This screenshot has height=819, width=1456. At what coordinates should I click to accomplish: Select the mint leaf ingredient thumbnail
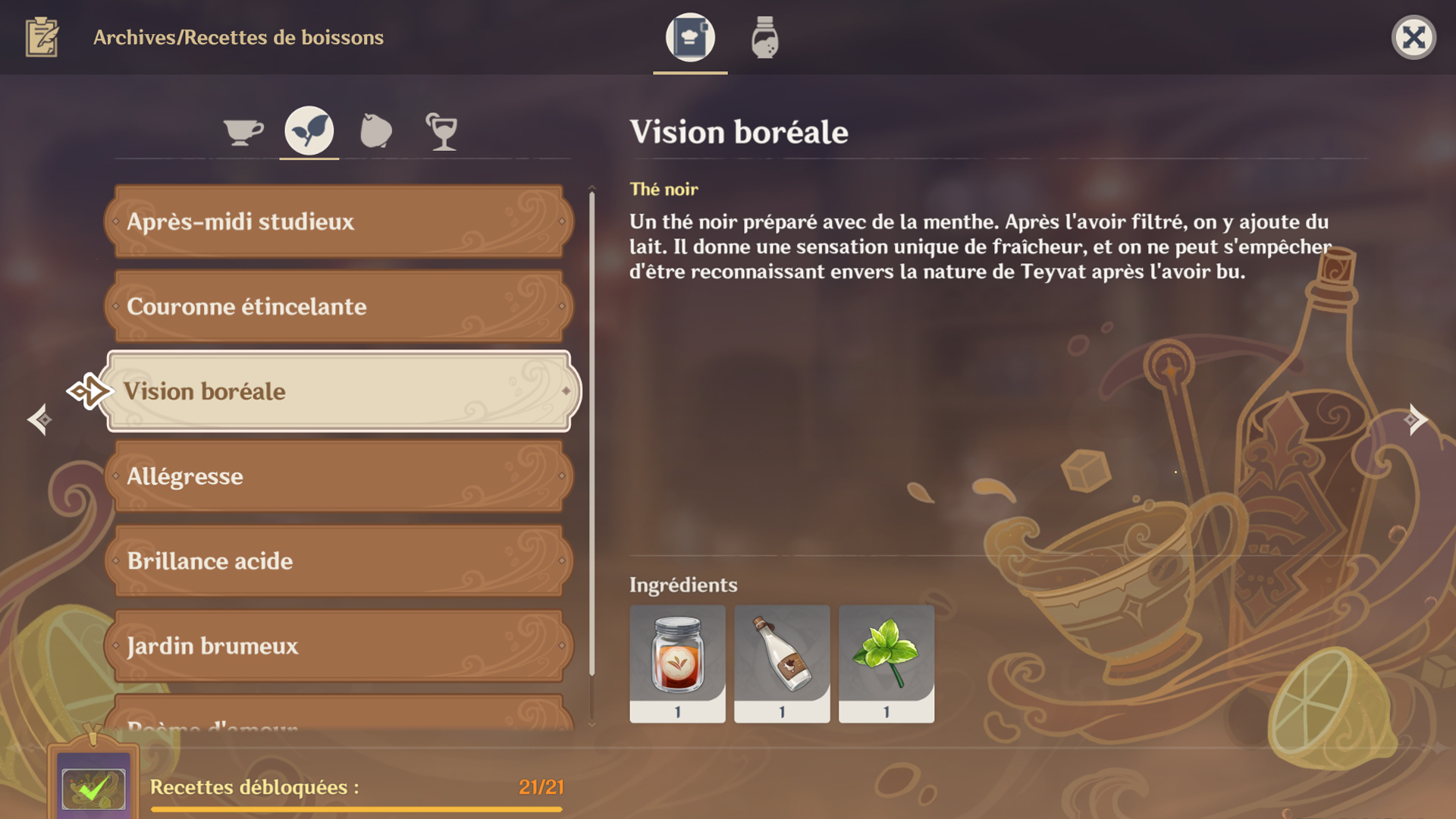pos(886,664)
